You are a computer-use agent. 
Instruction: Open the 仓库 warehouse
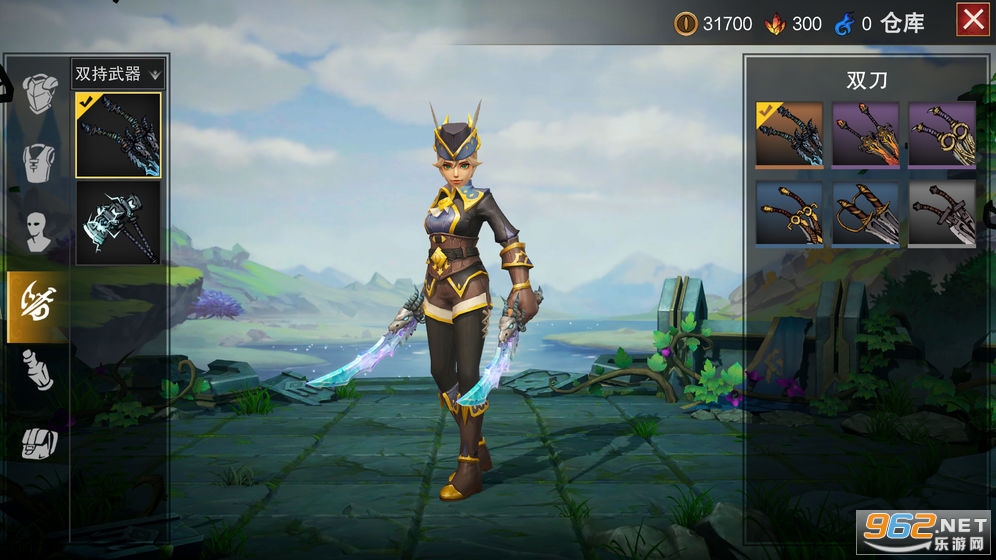tap(903, 23)
